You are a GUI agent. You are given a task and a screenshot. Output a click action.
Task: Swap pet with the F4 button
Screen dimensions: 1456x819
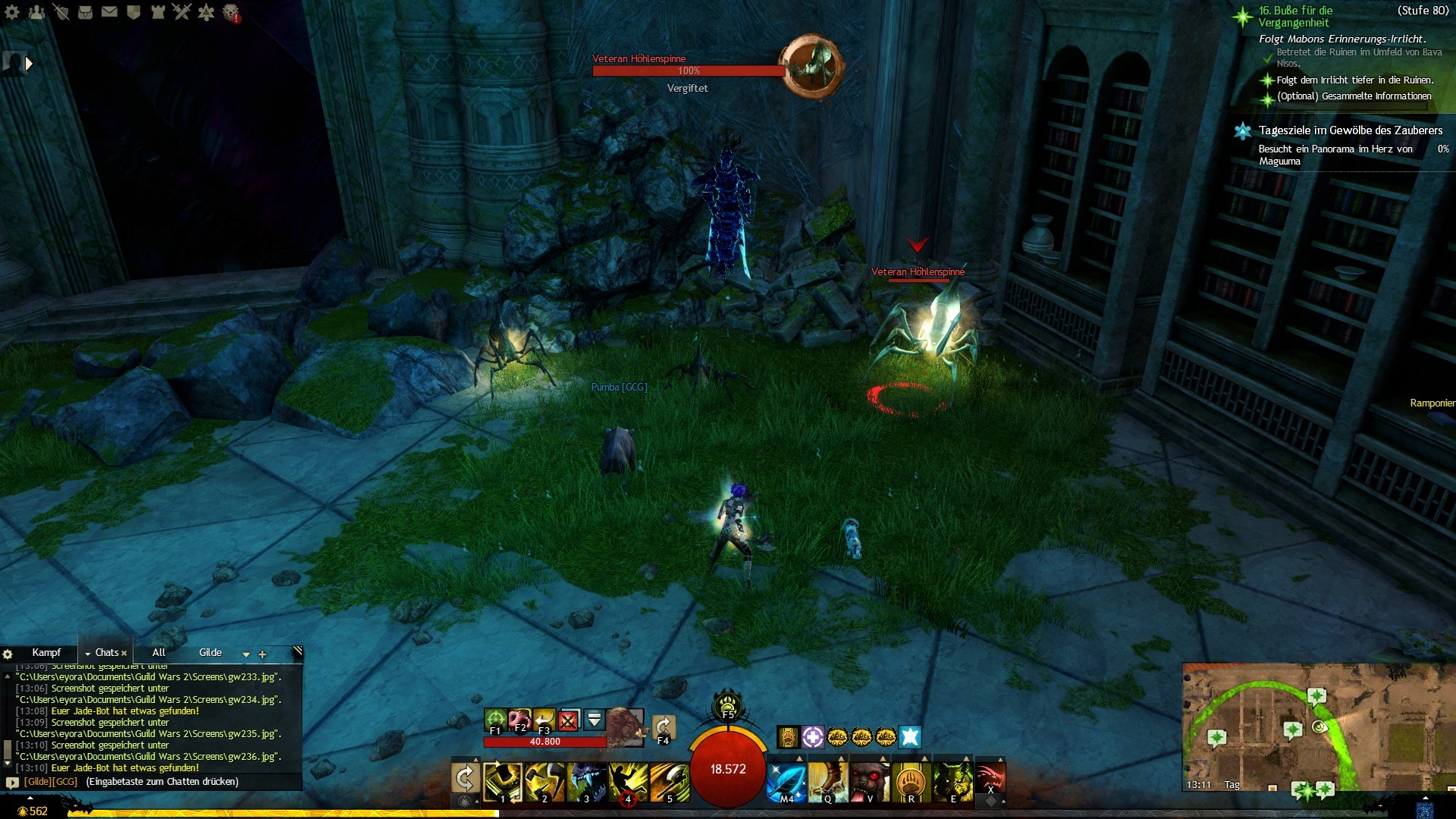[x=664, y=727]
